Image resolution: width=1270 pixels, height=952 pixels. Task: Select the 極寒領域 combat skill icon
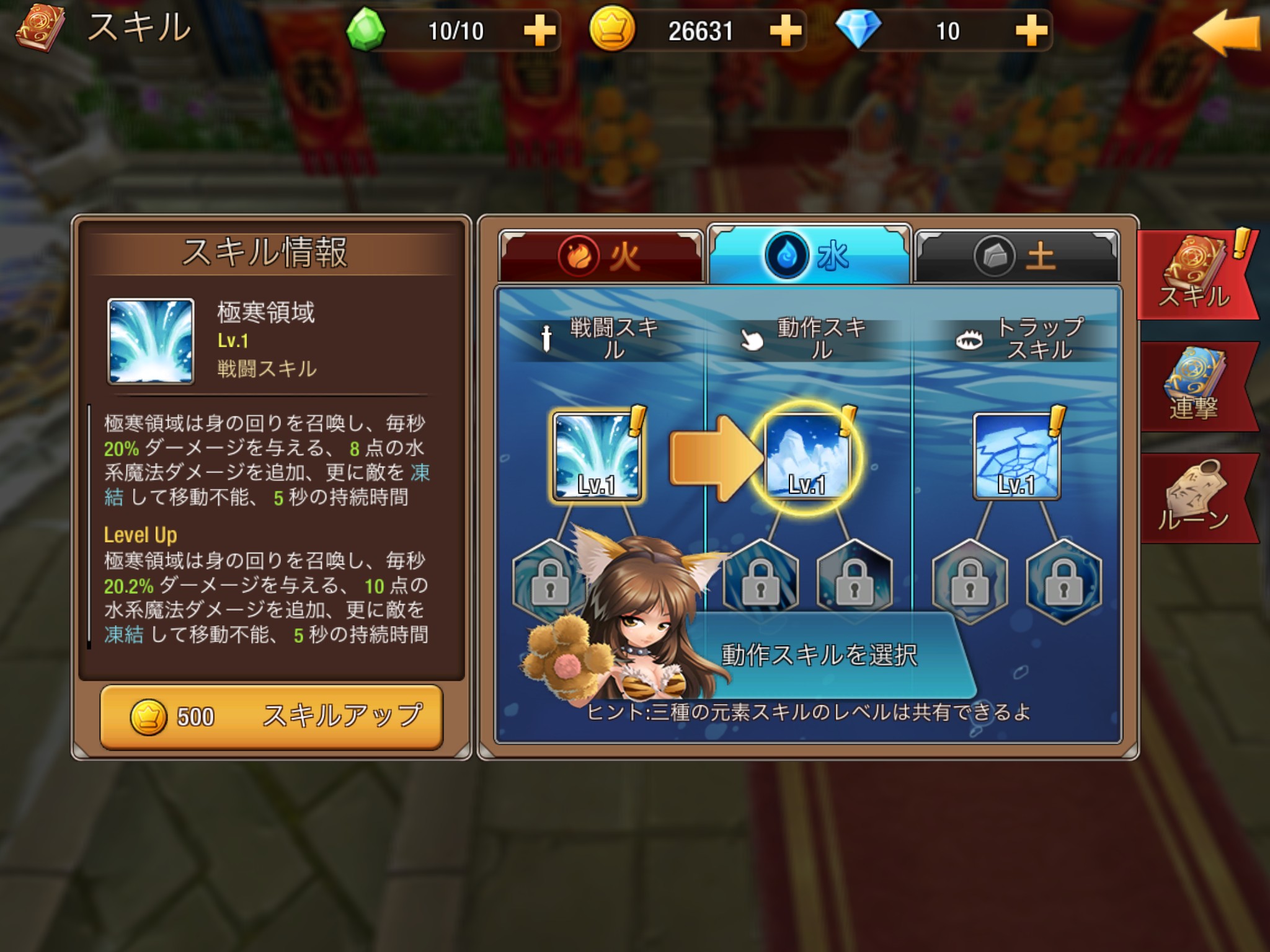tap(597, 456)
